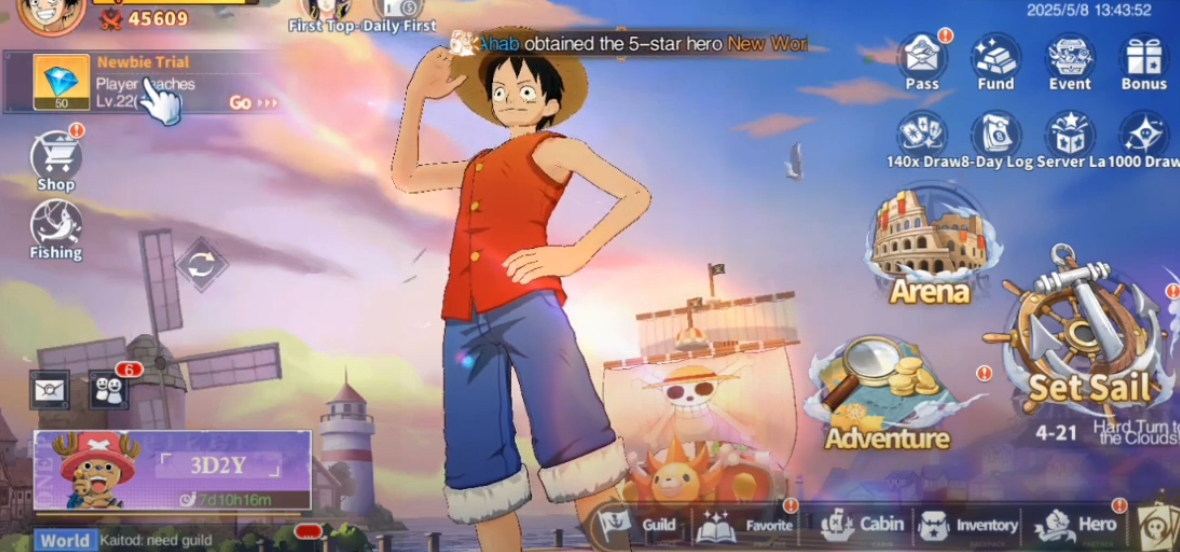The height and width of the screenshot is (552, 1180).
Task: Open the Pass menu
Action: coord(922,58)
